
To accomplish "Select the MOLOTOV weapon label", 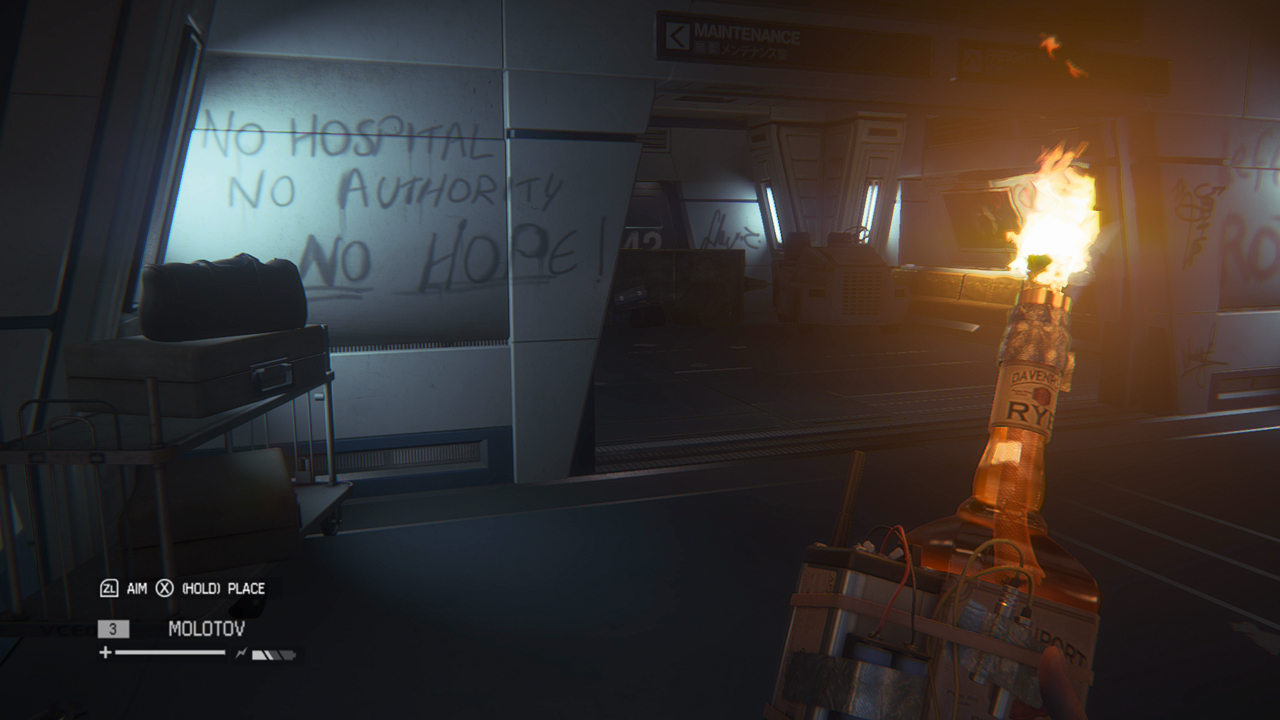I will tap(206, 628).
